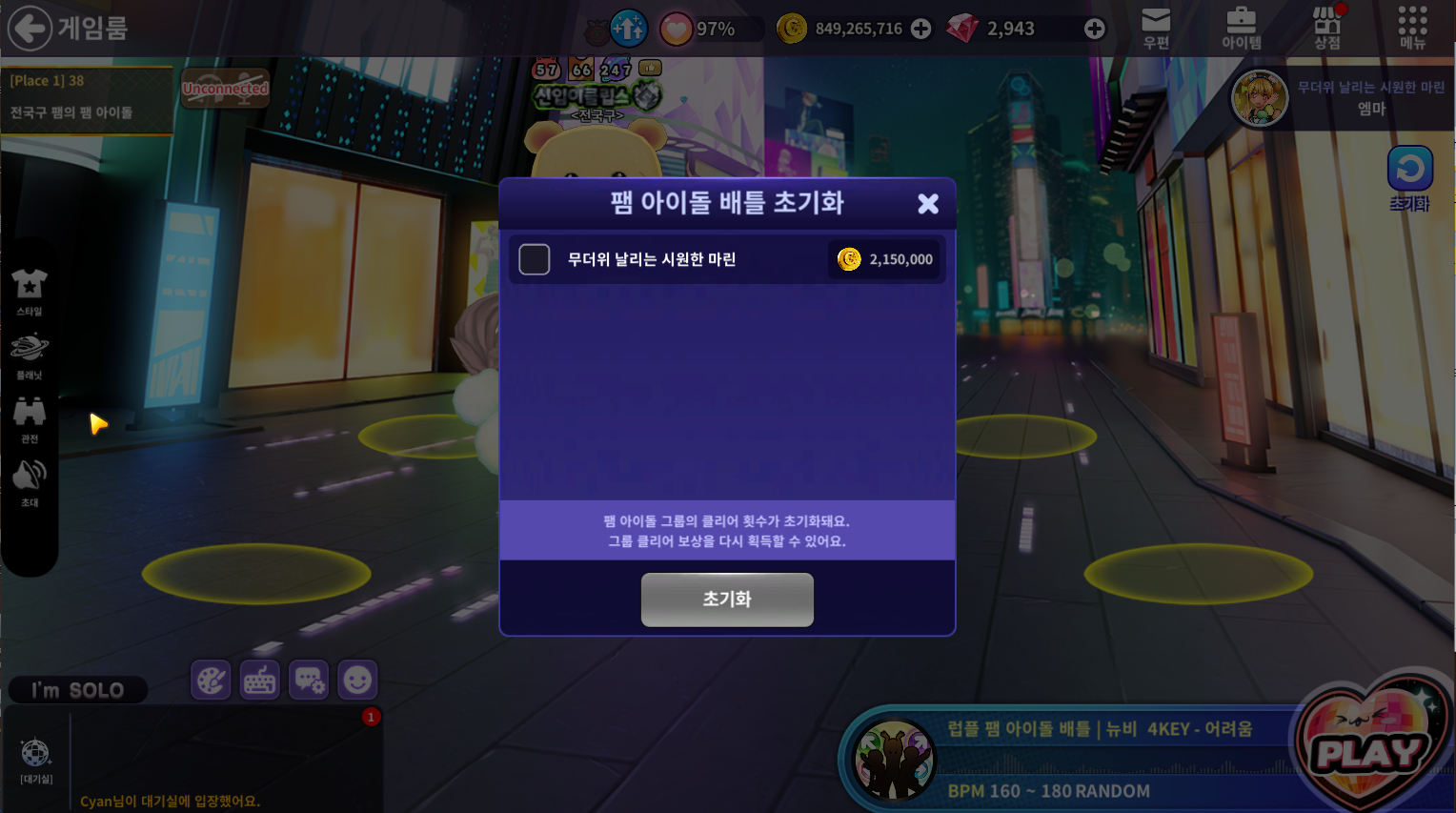Image resolution: width=1456 pixels, height=813 pixels.
Task: Start the song with the PLAY heart
Action: (x=1368, y=748)
